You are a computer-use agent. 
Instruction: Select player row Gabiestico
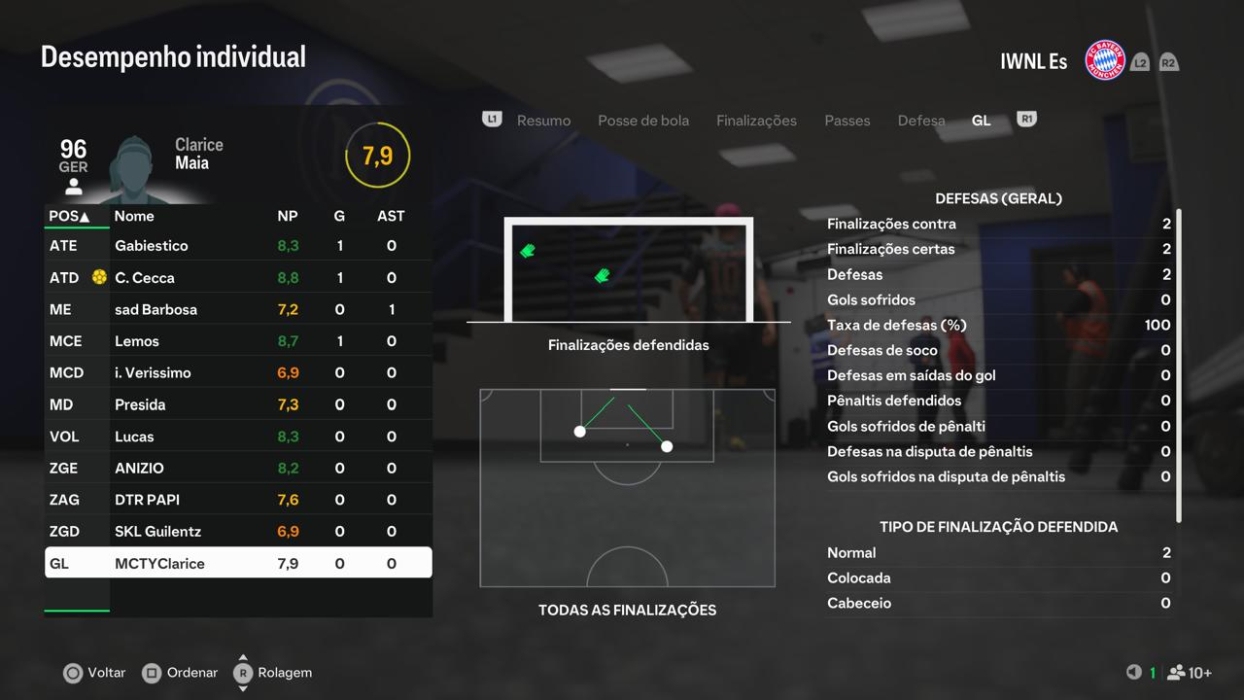coord(238,246)
